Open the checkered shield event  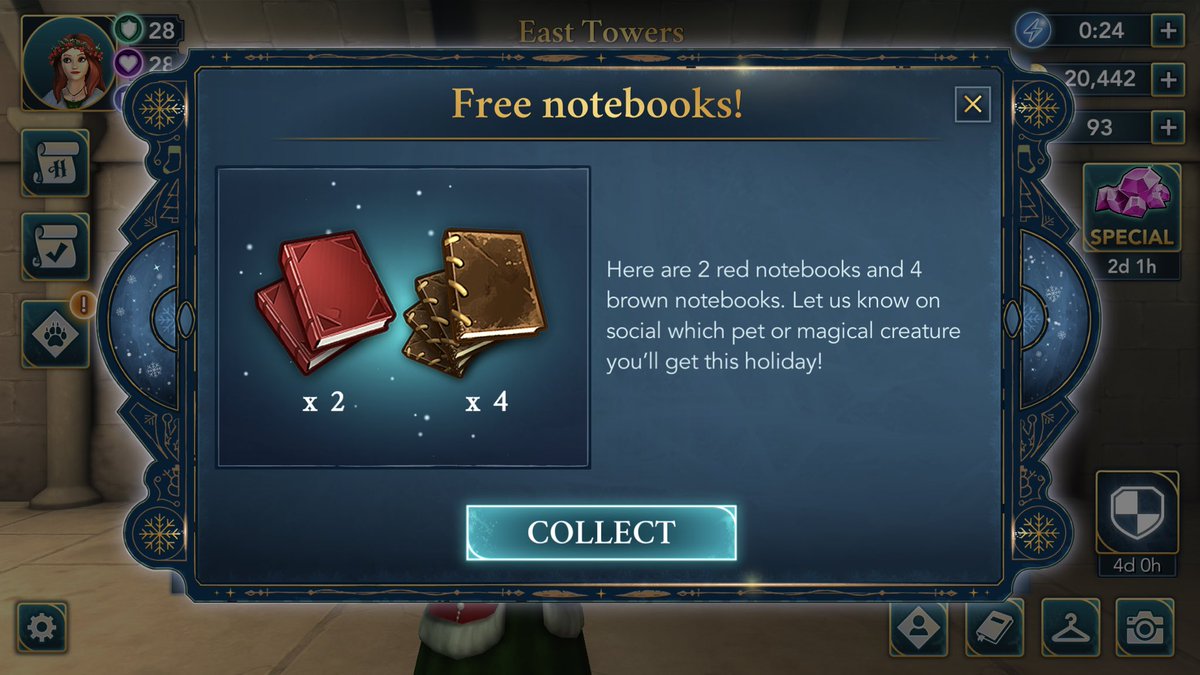tap(1136, 510)
